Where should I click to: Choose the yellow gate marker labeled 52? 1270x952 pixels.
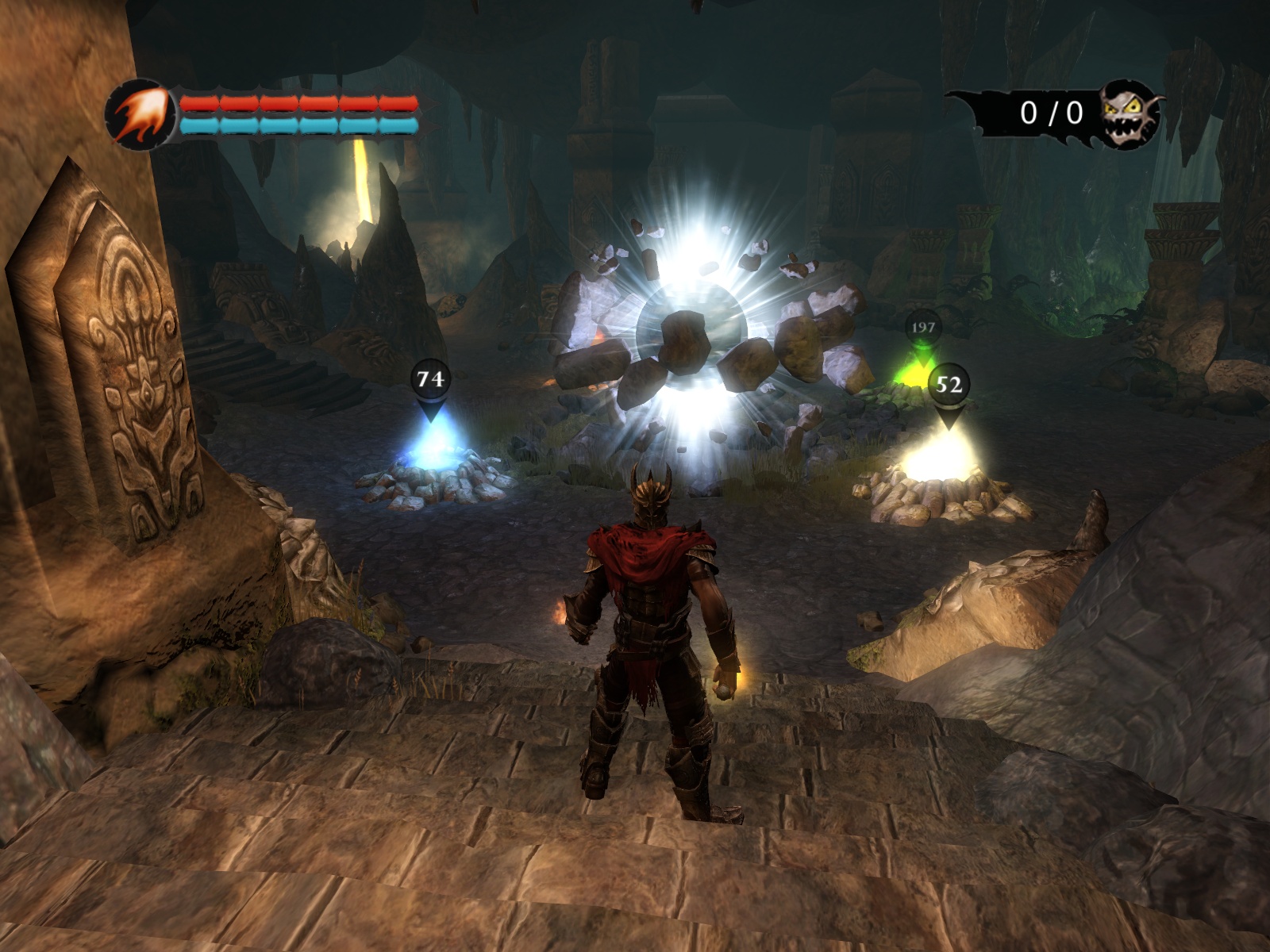point(949,386)
